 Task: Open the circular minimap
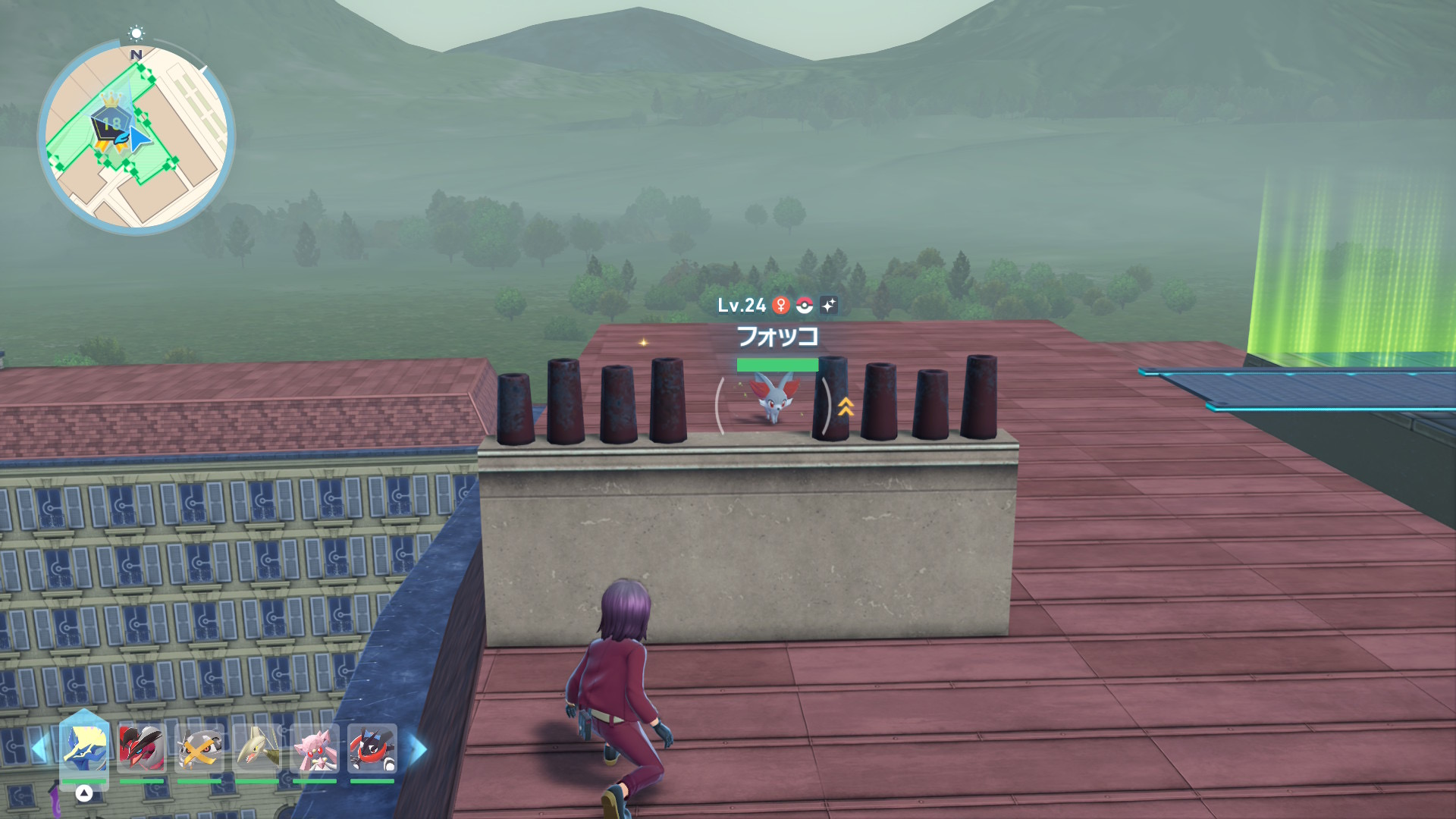coord(136,137)
